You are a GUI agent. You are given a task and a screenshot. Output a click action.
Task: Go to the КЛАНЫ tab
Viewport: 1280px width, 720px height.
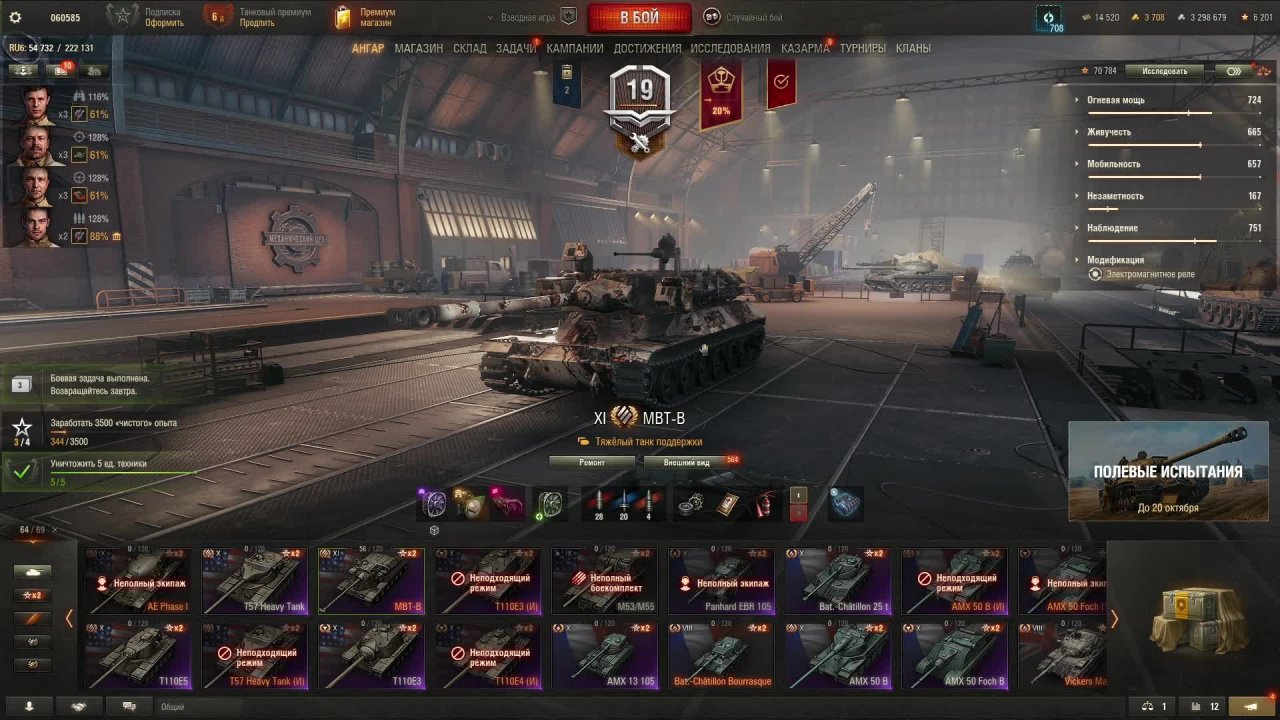click(913, 48)
